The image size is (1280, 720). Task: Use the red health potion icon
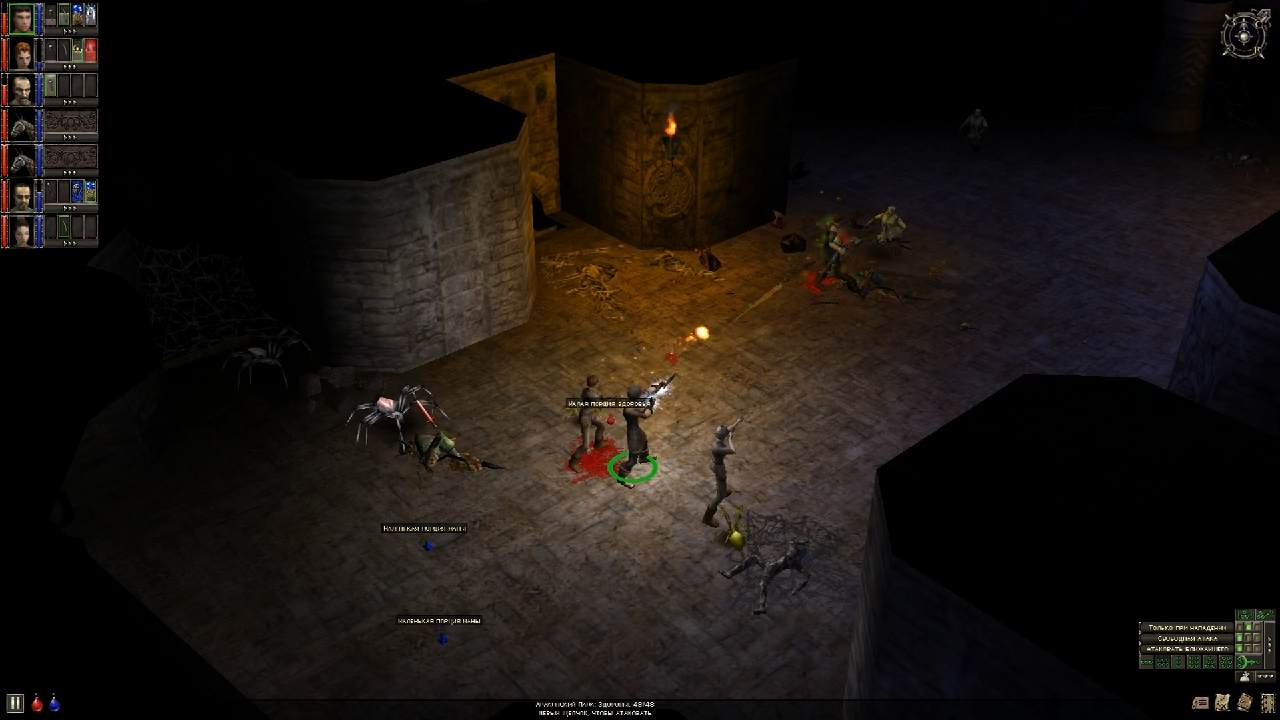[37, 703]
